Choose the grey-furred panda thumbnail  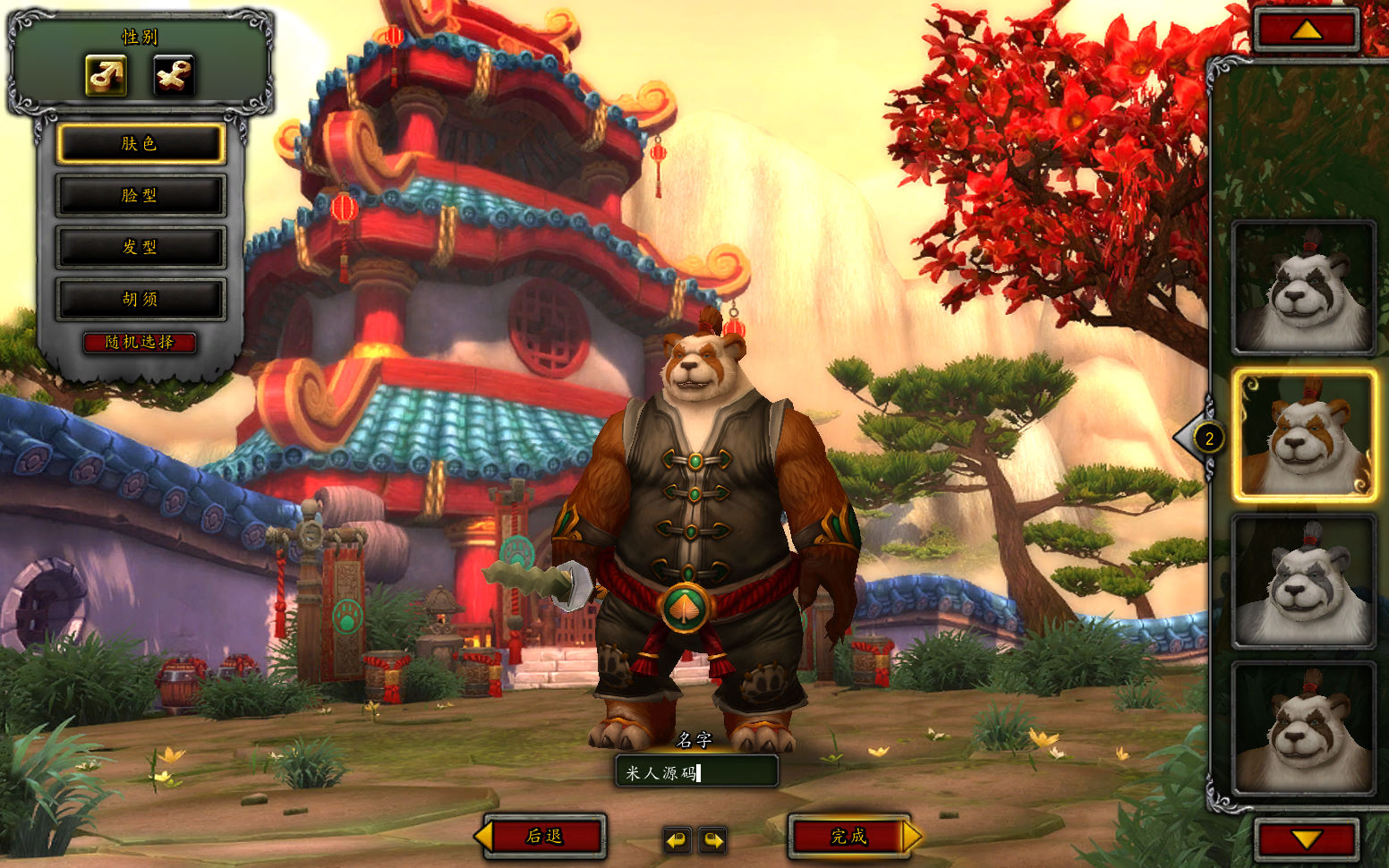1303,582
